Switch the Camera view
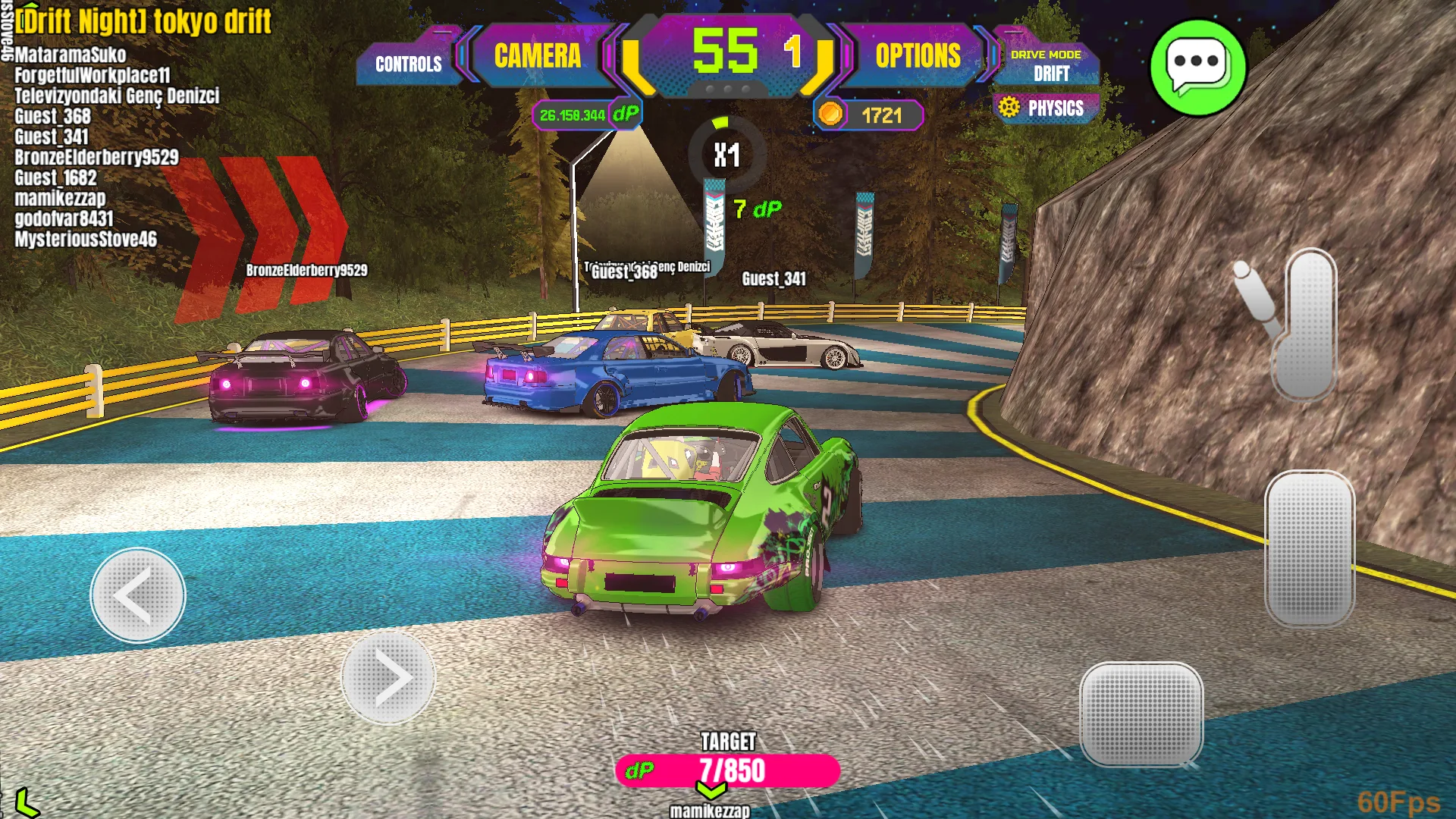This screenshot has width=1456, height=819. tap(538, 56)
